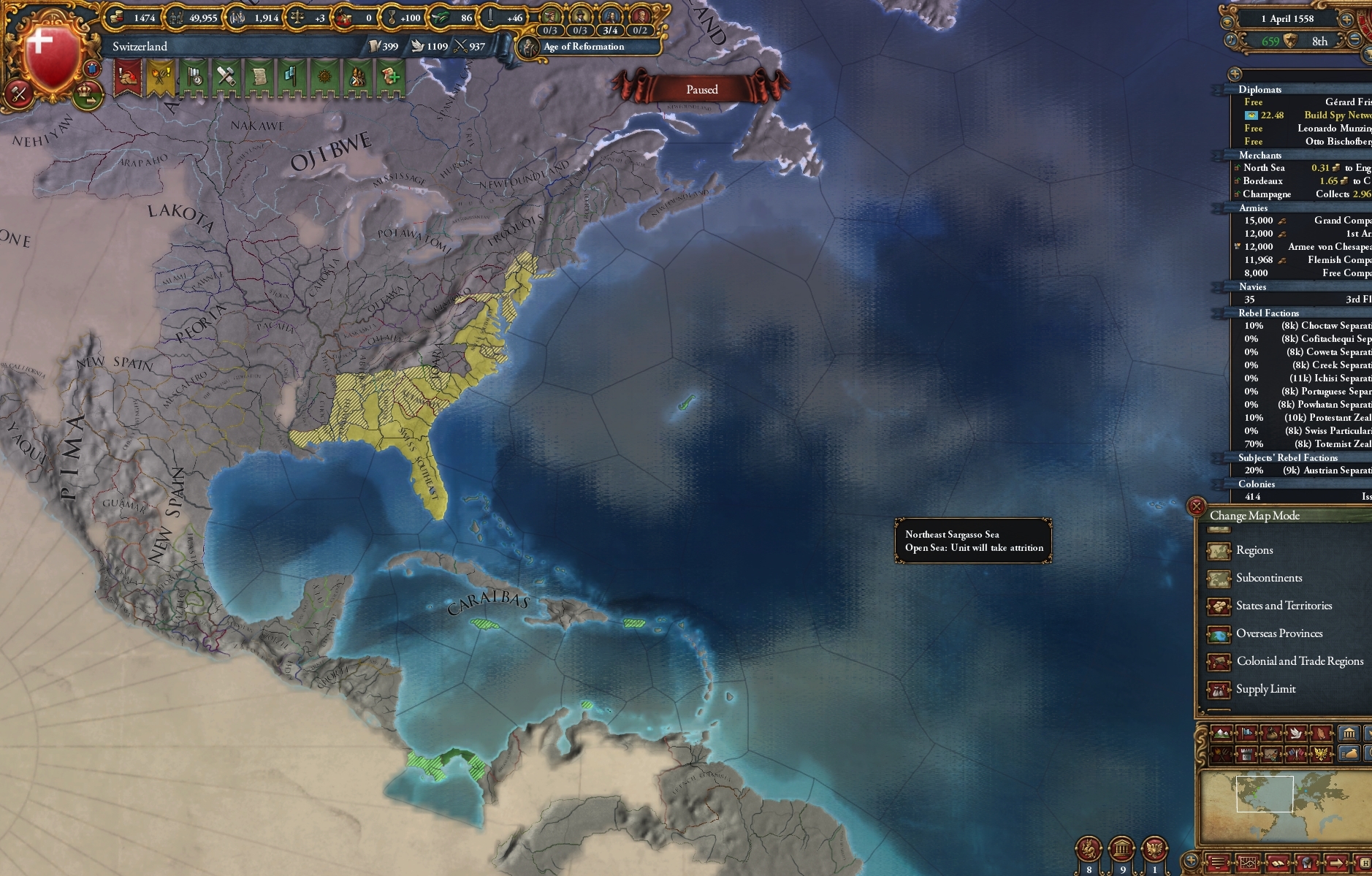Click the naval ship-wheel banner icon
The width and height of the screenshot is (1372, 876).
point(324,77)
